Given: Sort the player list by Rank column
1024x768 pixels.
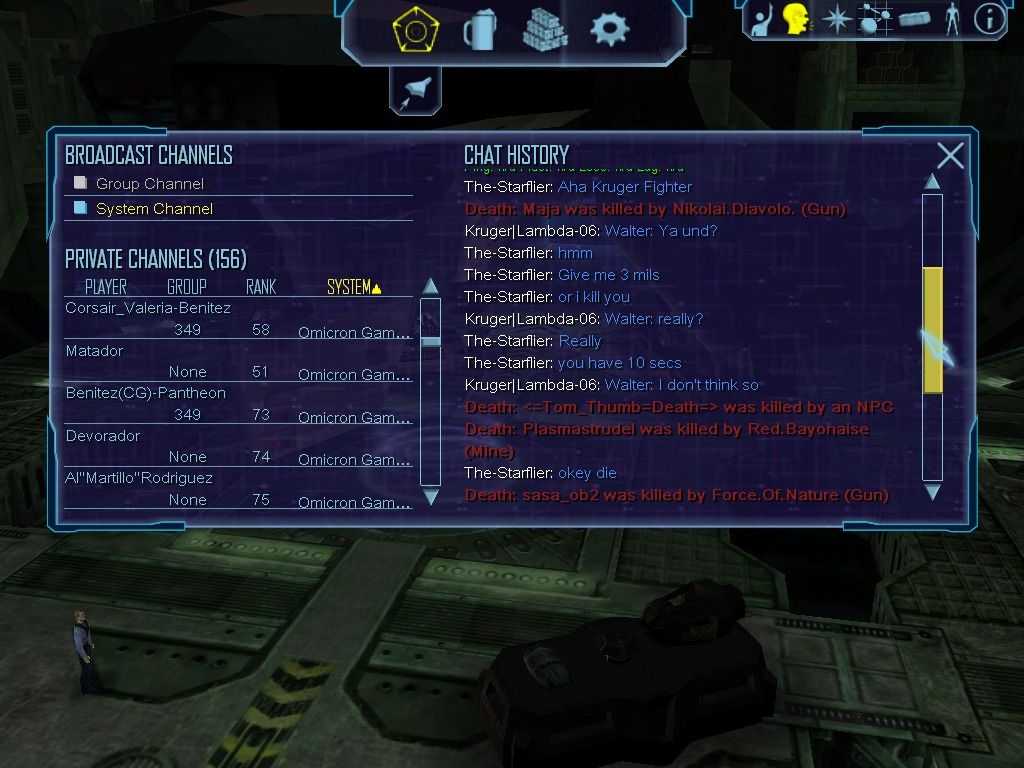Looking at the screenshot, I should tap(261, 288).
